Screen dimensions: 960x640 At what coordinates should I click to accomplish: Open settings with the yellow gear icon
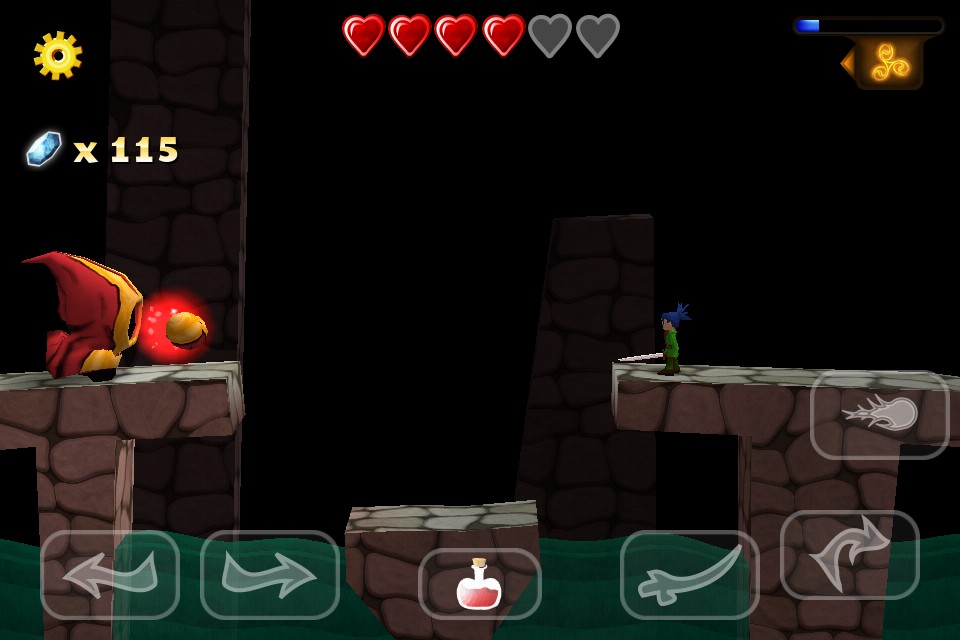pyautogui.click(x=58, y=55)
